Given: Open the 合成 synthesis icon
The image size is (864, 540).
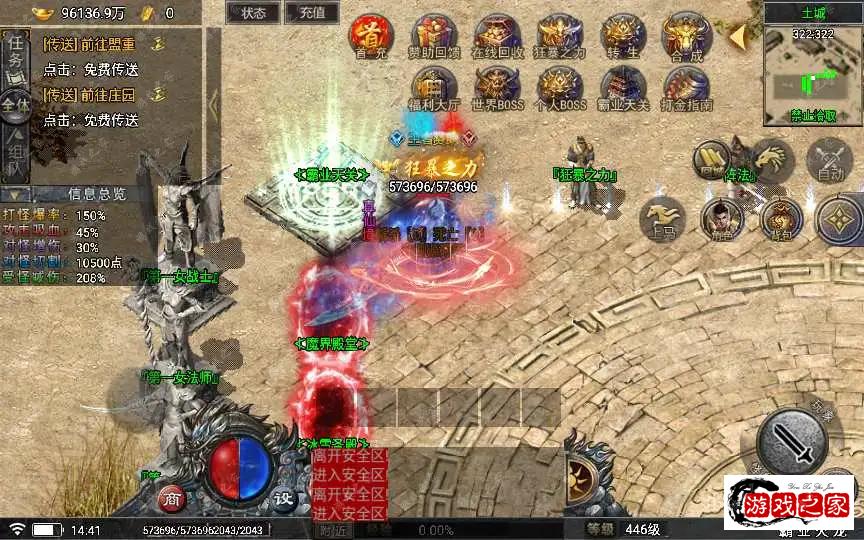Looking at the screenshot, I should point(686,35).
